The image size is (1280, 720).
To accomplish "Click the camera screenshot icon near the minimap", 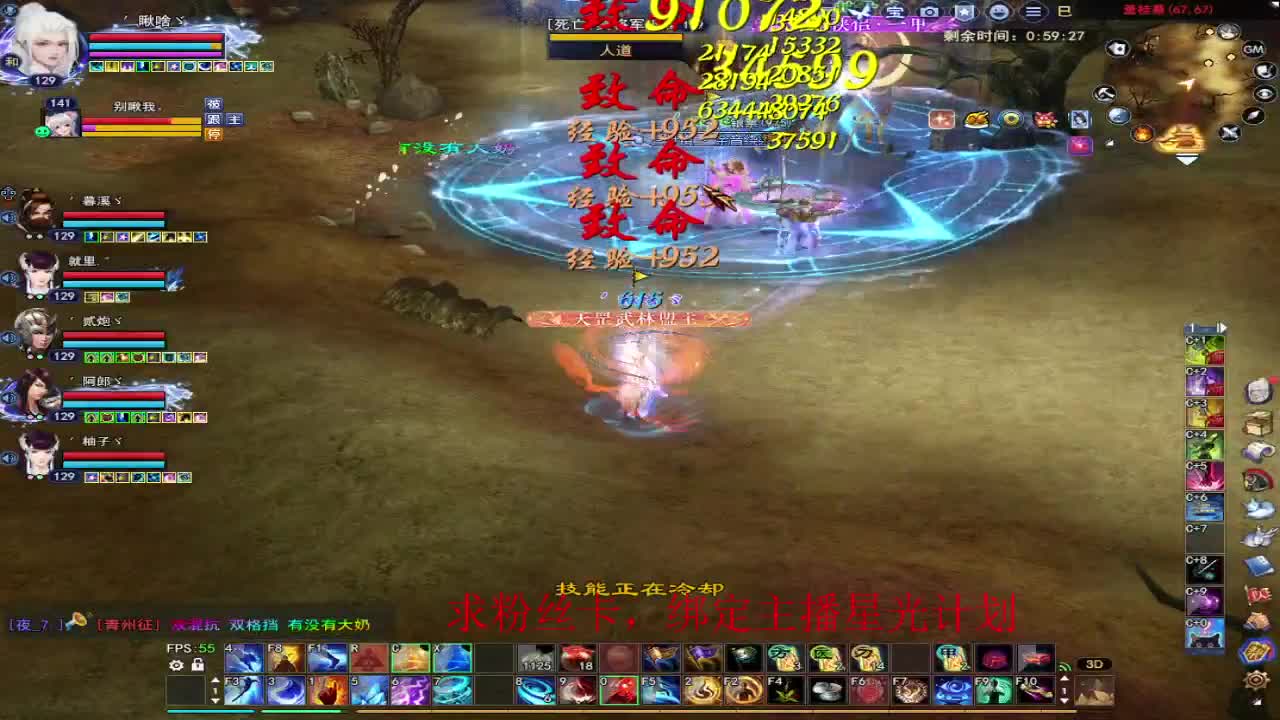I will point(929,11).
